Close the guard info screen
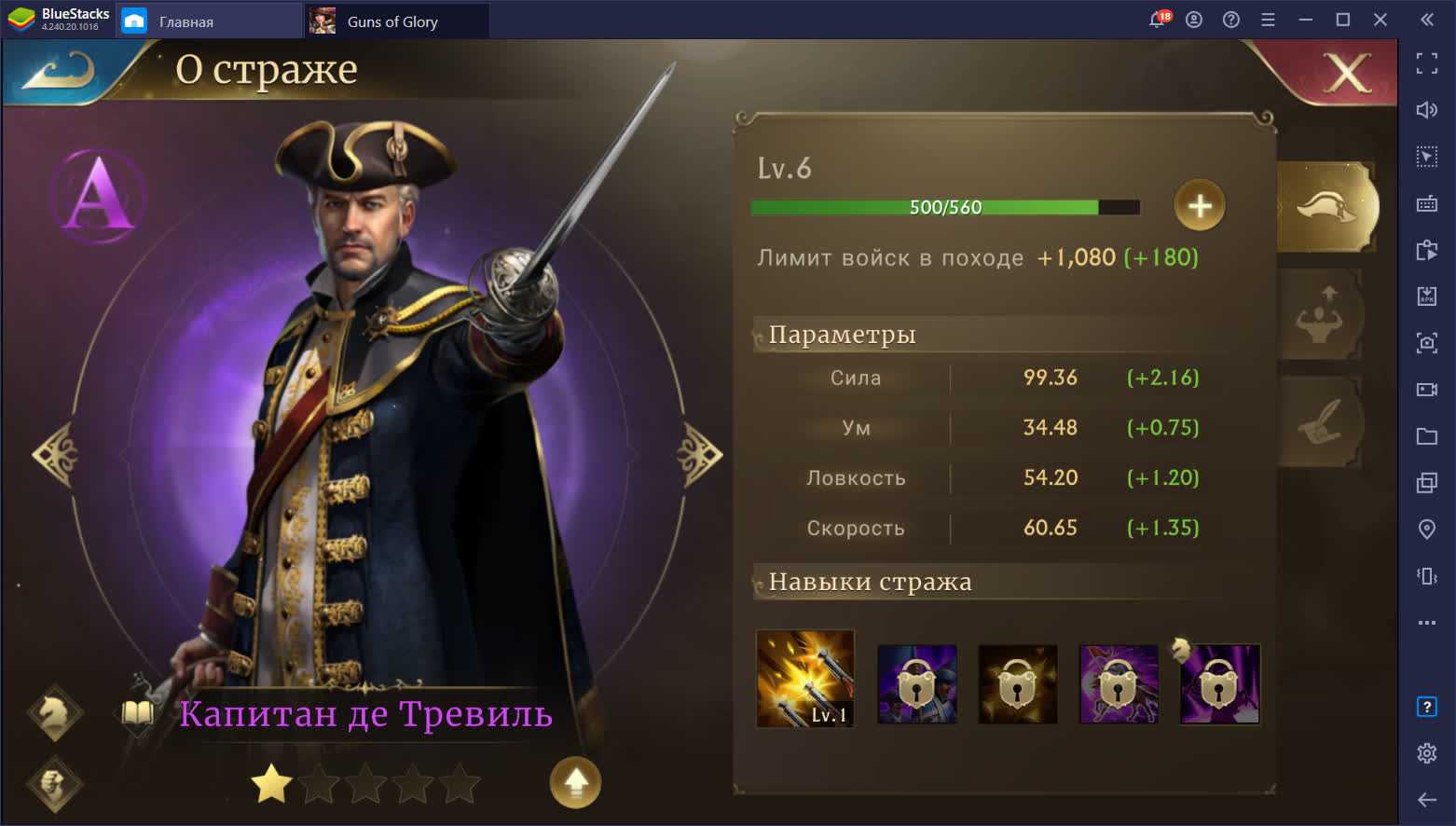 coord(1347,73)
